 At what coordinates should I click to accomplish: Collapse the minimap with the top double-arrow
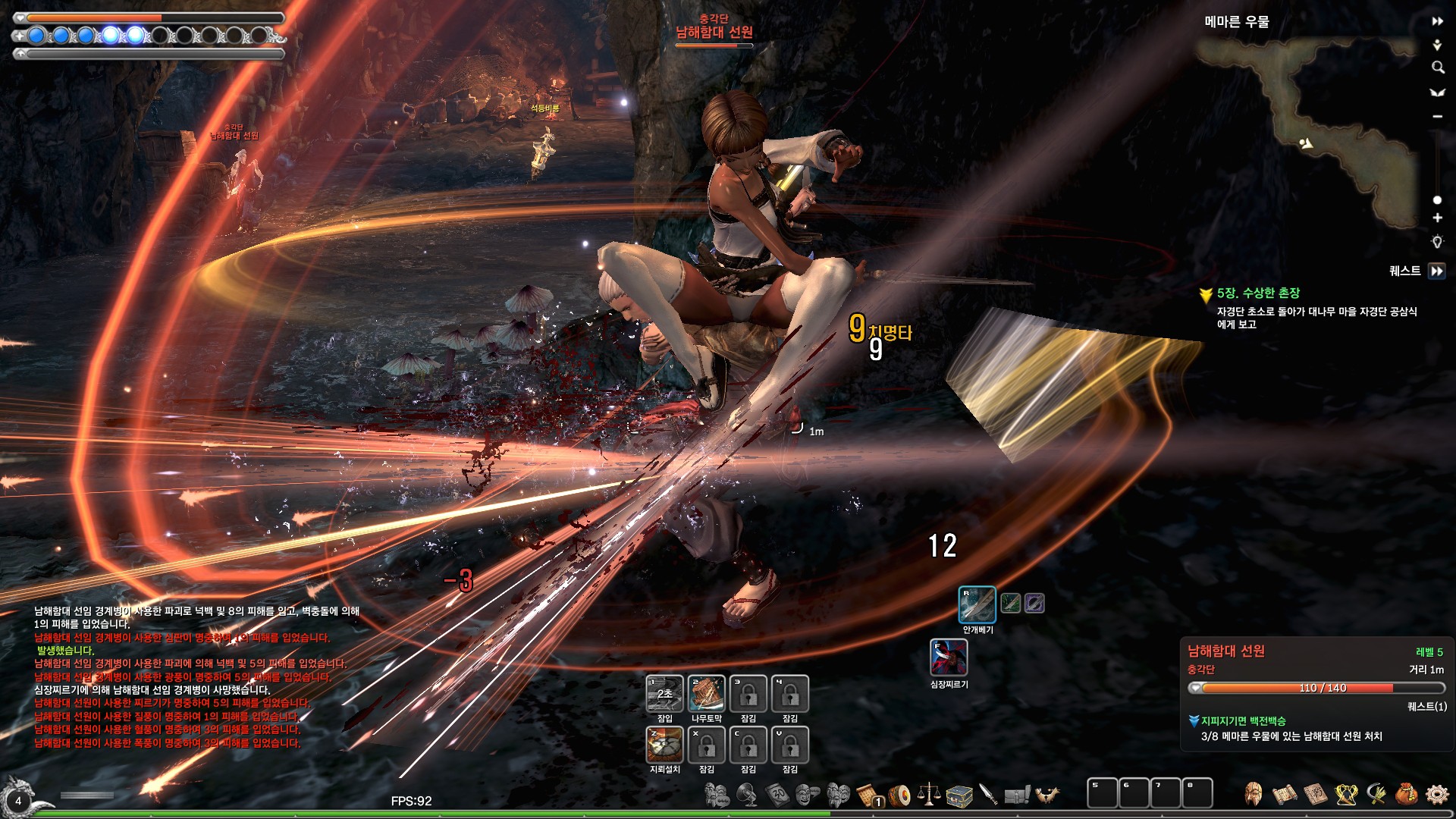pyautogui.click(x=1437, y=21)
